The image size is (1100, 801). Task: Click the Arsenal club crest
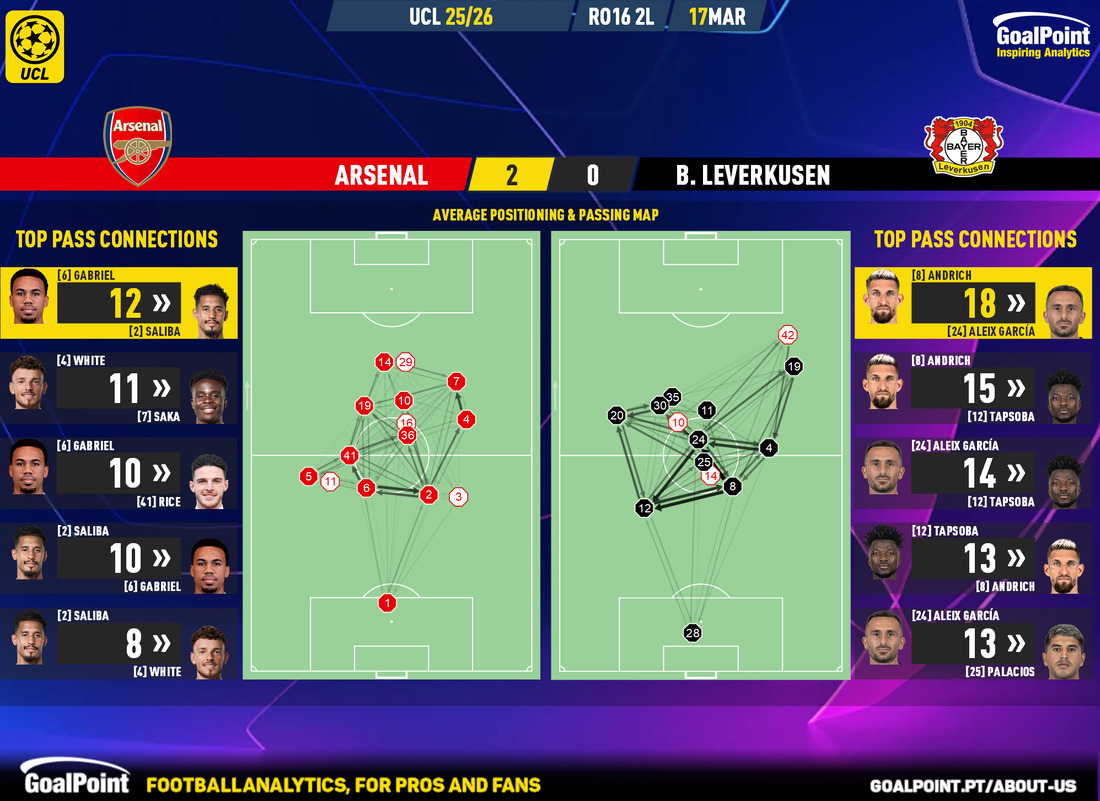point(139,146)
